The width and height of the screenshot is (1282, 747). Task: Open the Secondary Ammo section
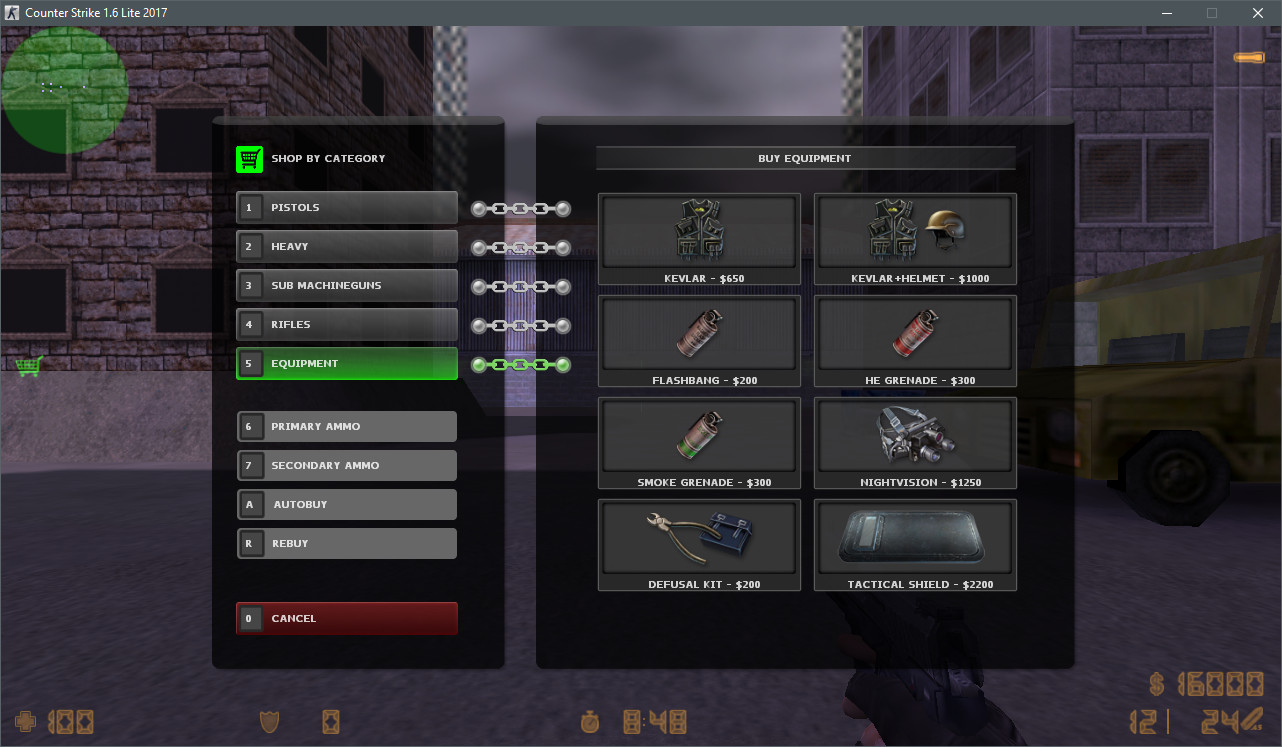tap(346, 465)
